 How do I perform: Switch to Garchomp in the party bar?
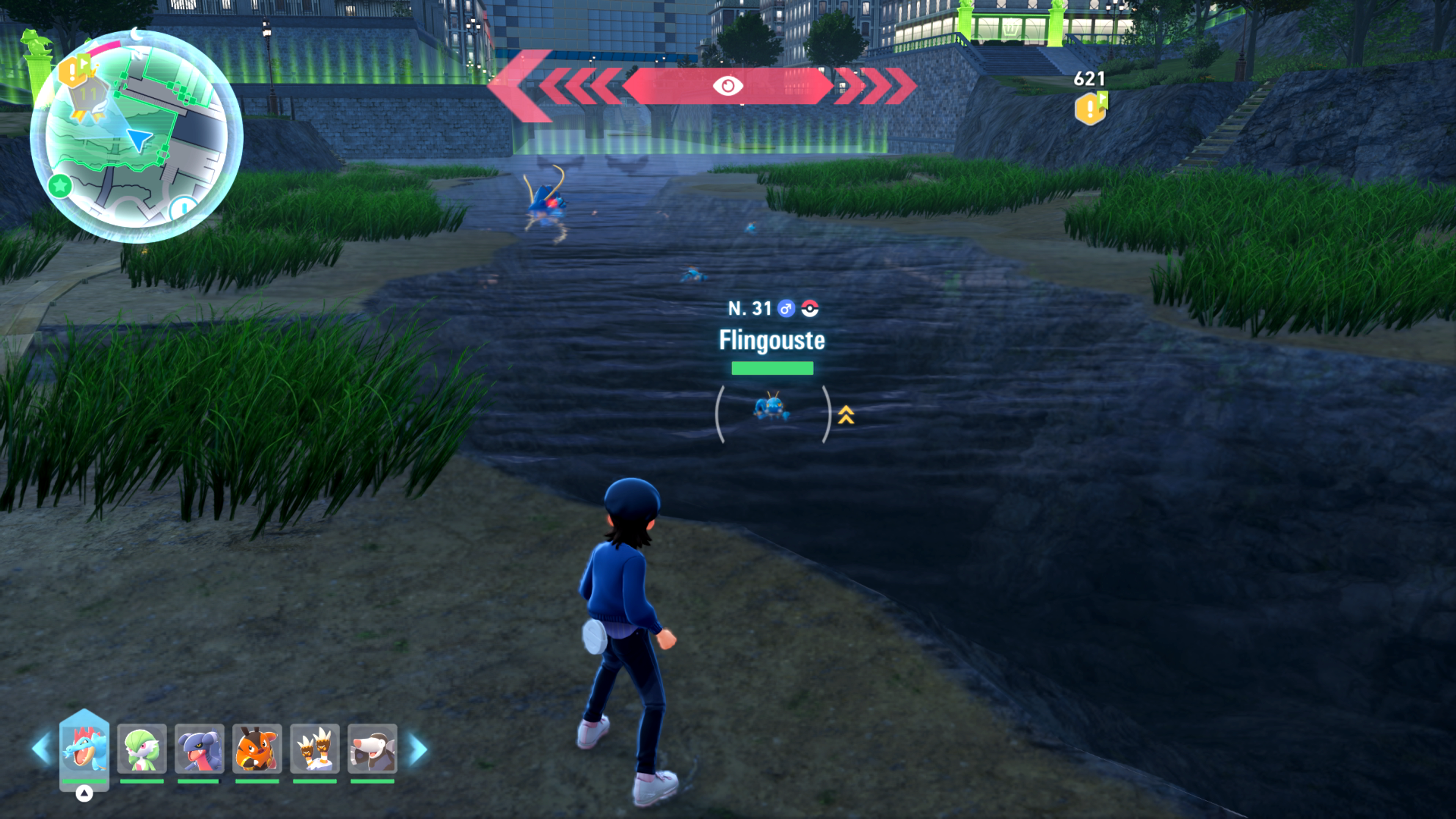coord(199,749)
